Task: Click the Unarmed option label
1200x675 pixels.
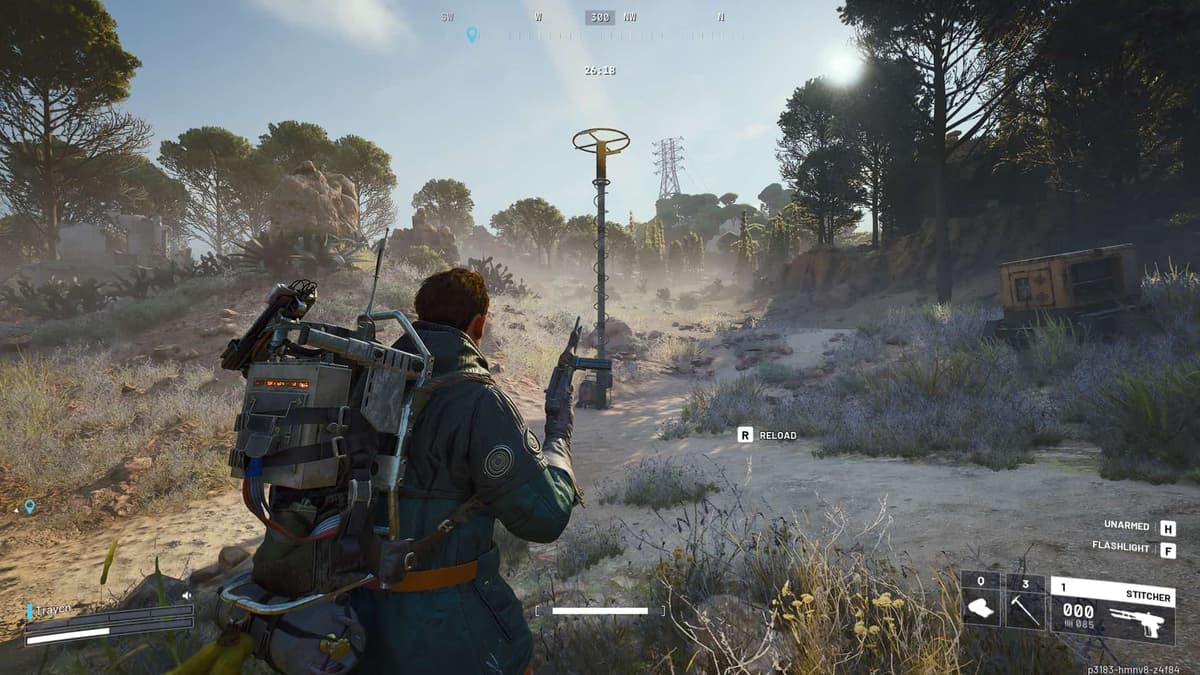Action: (1126, 526)
